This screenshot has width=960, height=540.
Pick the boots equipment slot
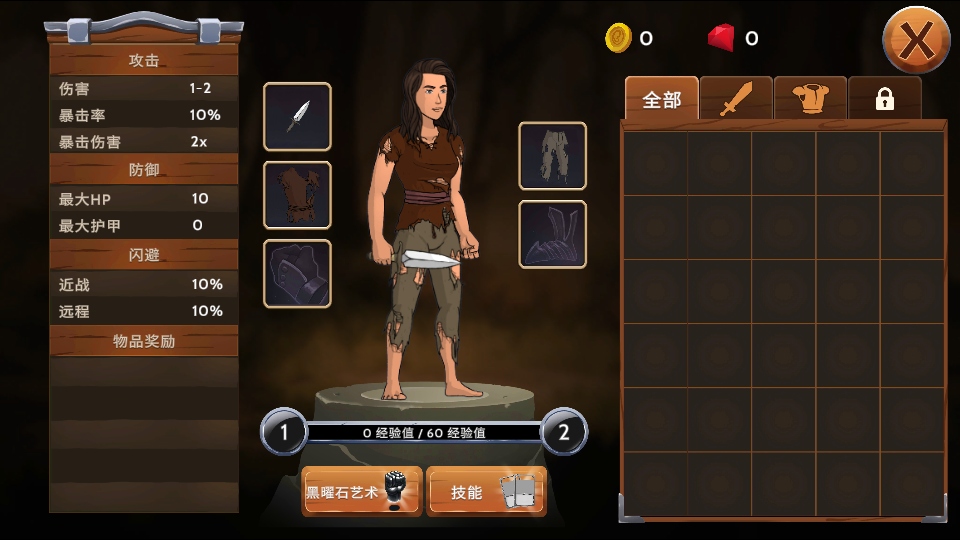[x=552, y=235]
